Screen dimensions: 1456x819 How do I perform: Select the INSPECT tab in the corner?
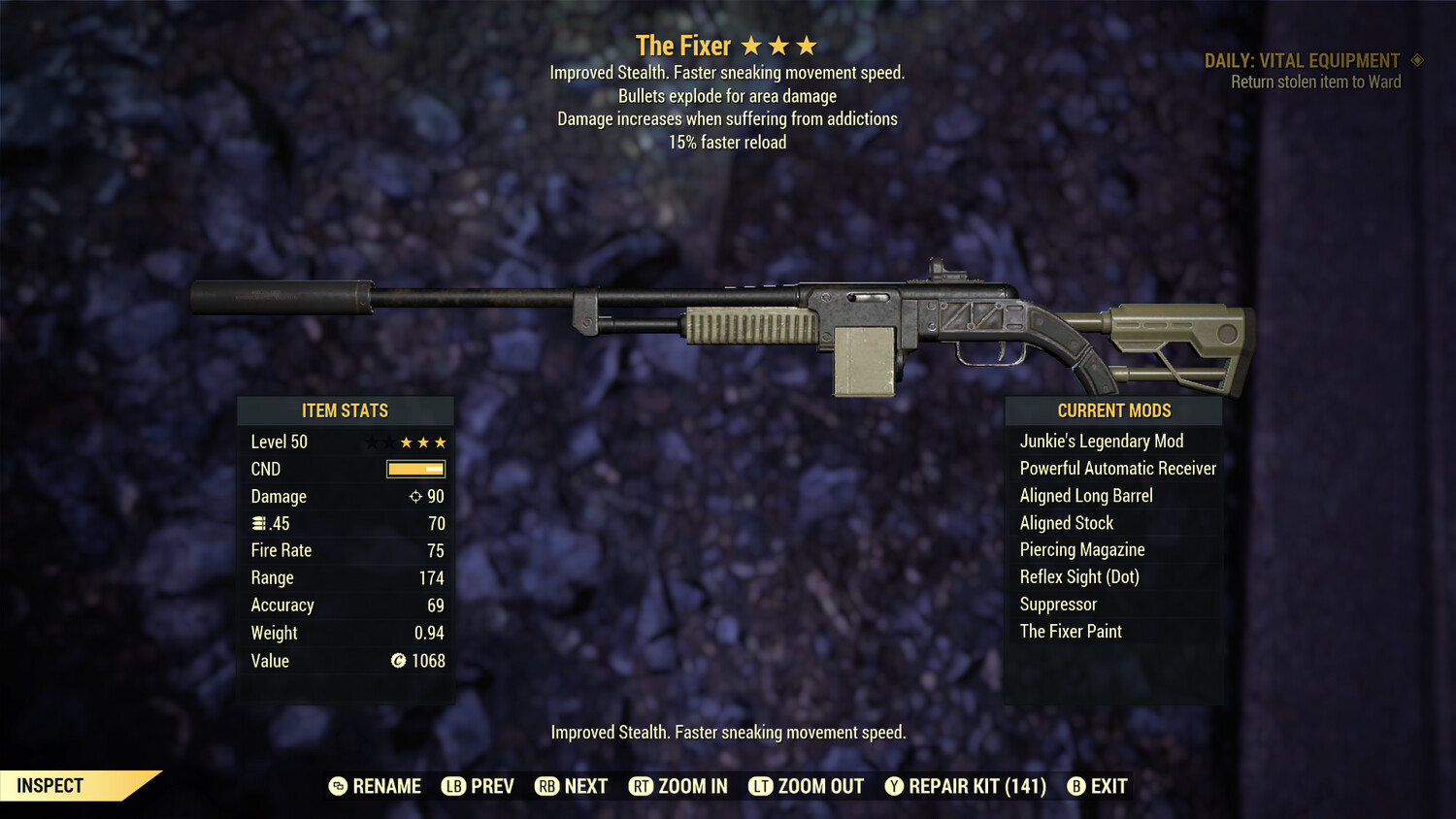tap(49, 785)
